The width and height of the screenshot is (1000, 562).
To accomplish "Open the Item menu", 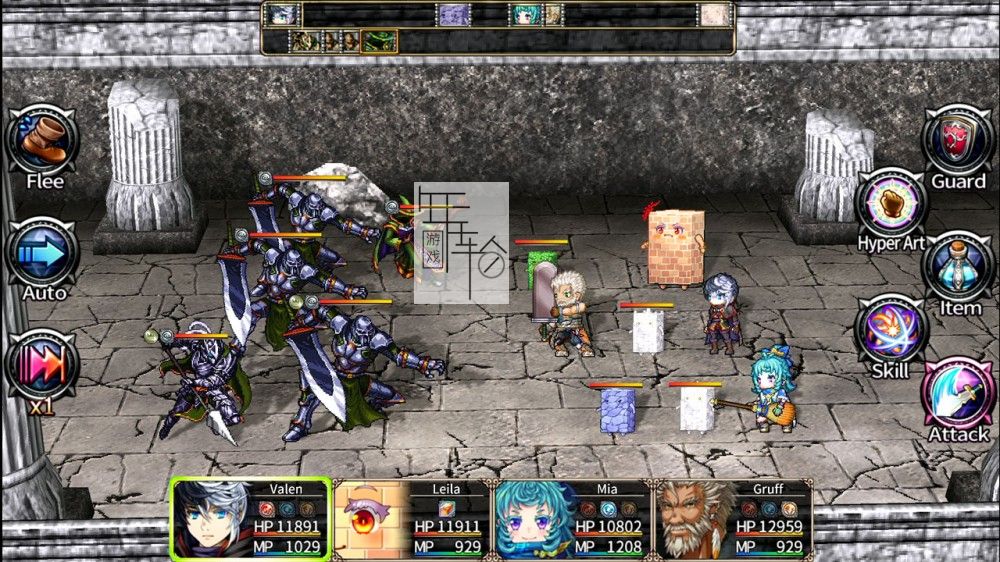I will tap(958, 268).
